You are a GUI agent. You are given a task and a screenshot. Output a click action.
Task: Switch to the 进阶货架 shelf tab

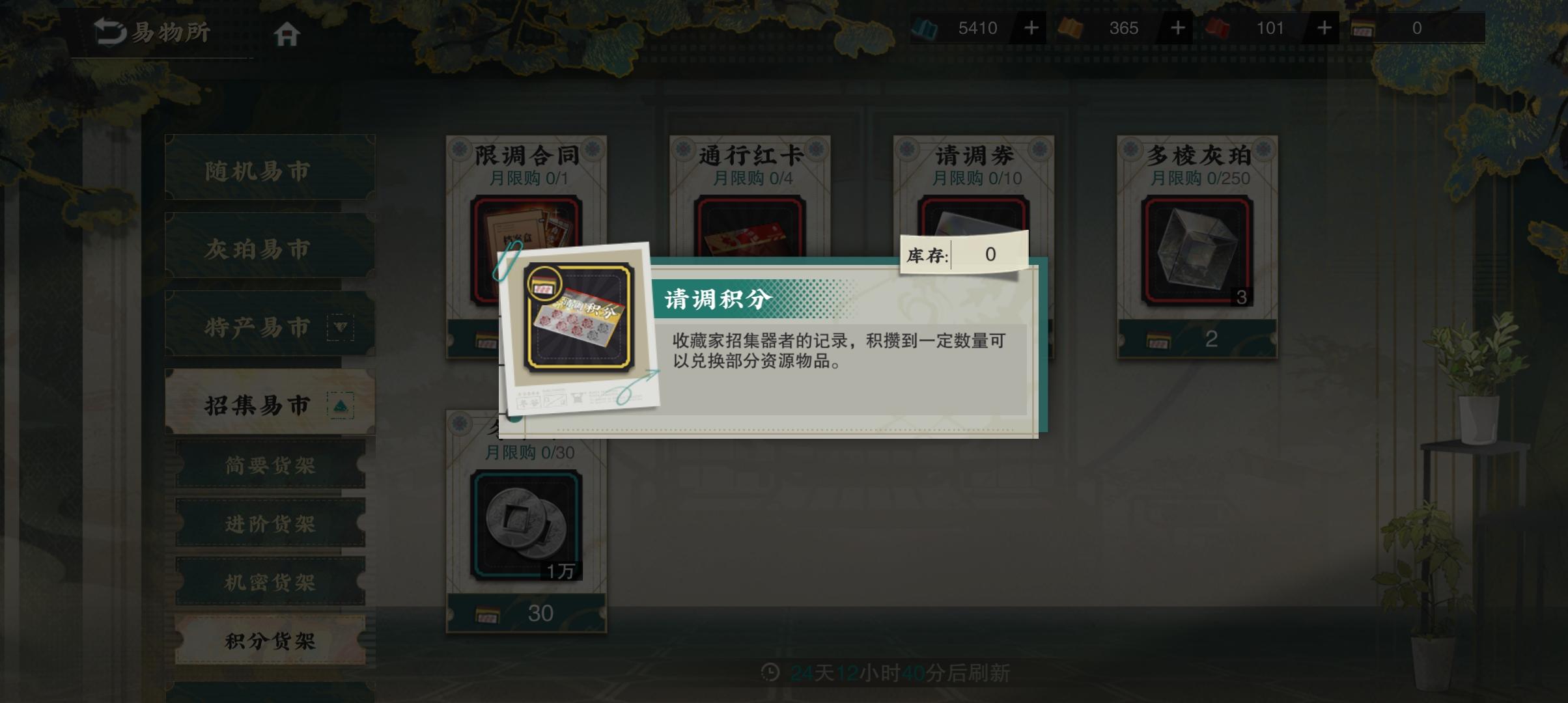(x=270, y=524)
